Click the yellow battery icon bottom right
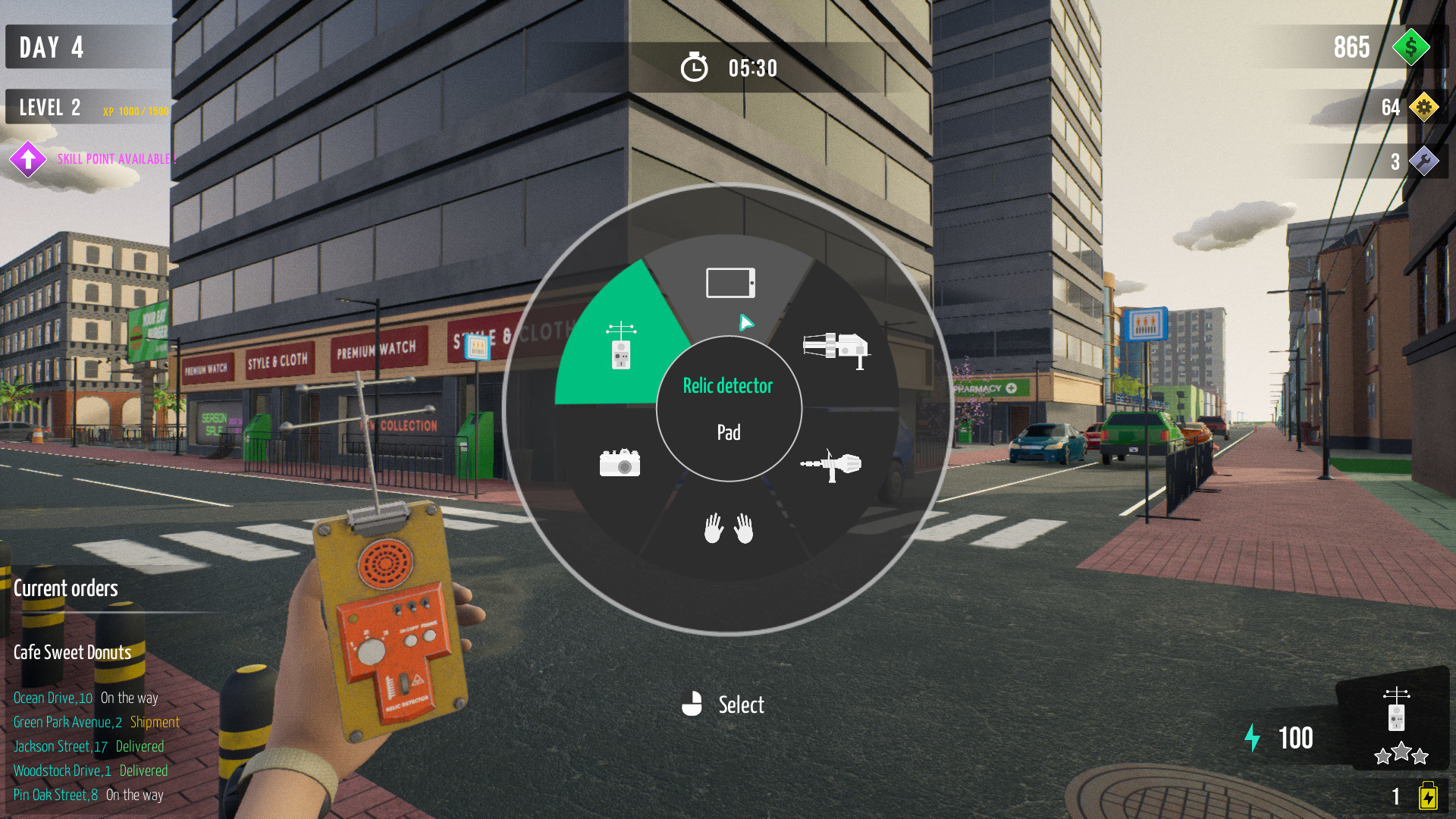The width and height of the screenshot is (1456, 819). 1429,795
